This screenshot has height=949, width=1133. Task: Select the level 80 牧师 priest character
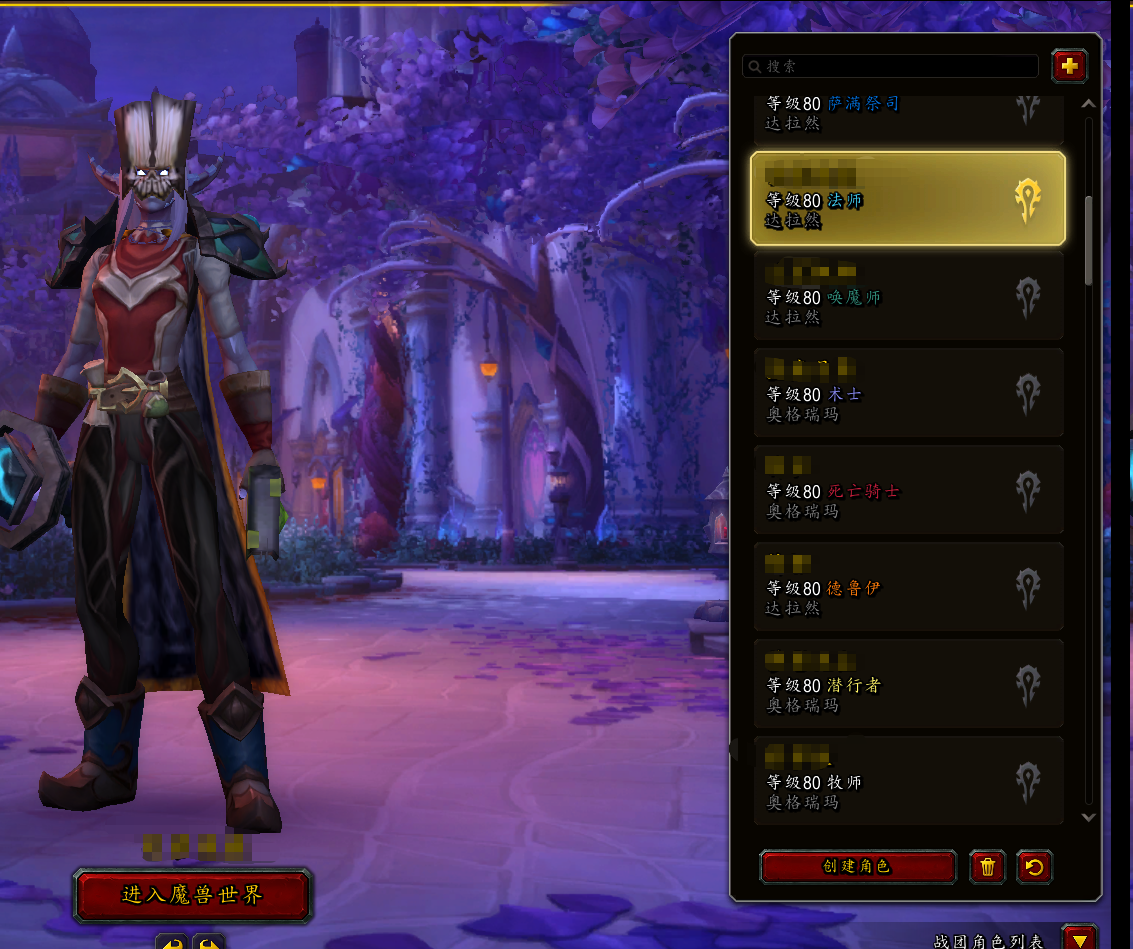click(907, 781)
